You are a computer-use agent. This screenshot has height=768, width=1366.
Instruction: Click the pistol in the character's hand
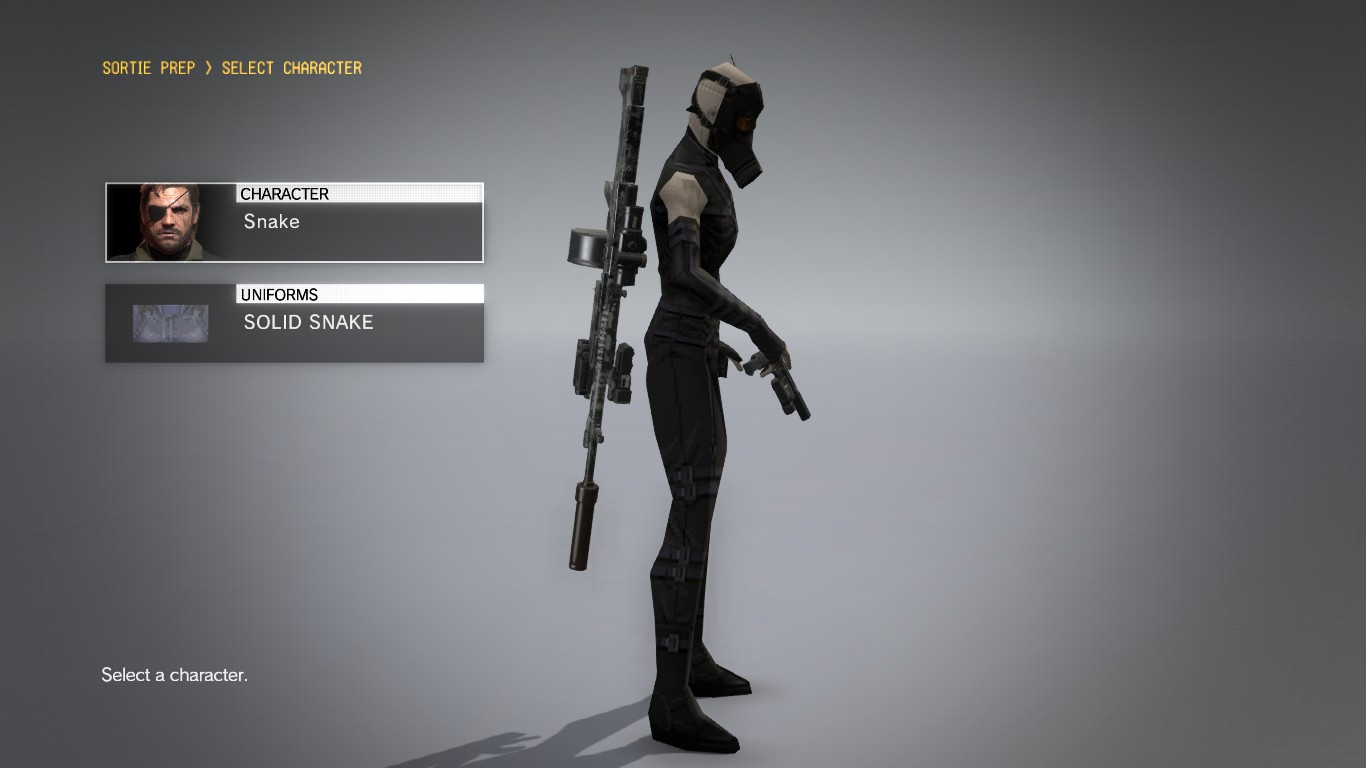coord(790,390)
